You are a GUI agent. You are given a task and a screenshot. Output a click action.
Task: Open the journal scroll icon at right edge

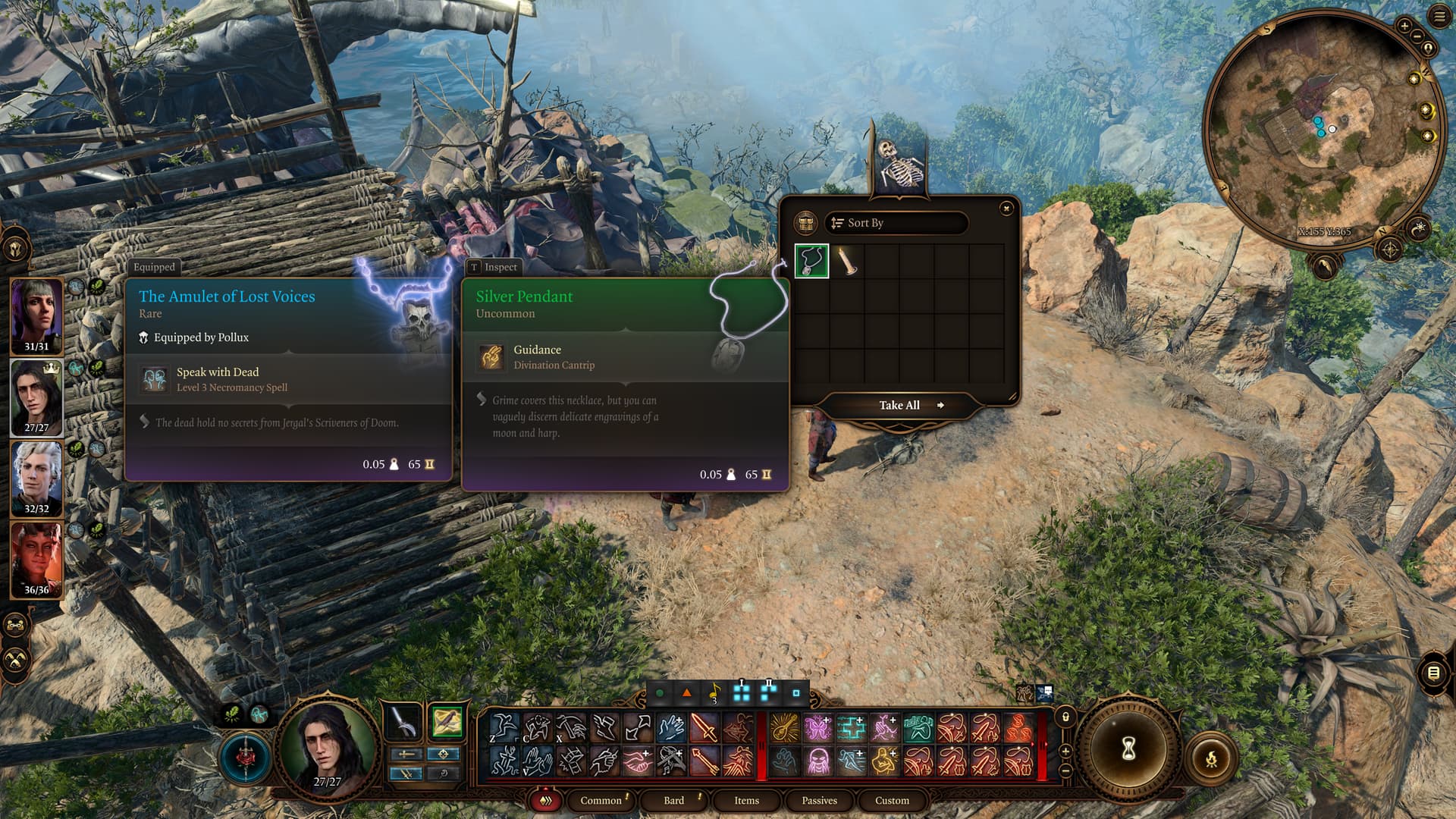pyautogui.click(x=1433, y=673)
